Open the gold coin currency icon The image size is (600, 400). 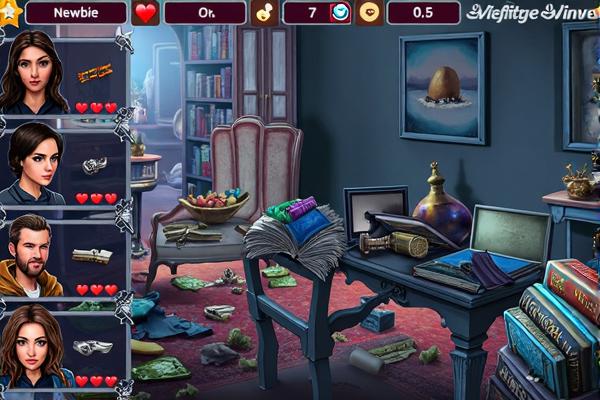pos(370,13)
